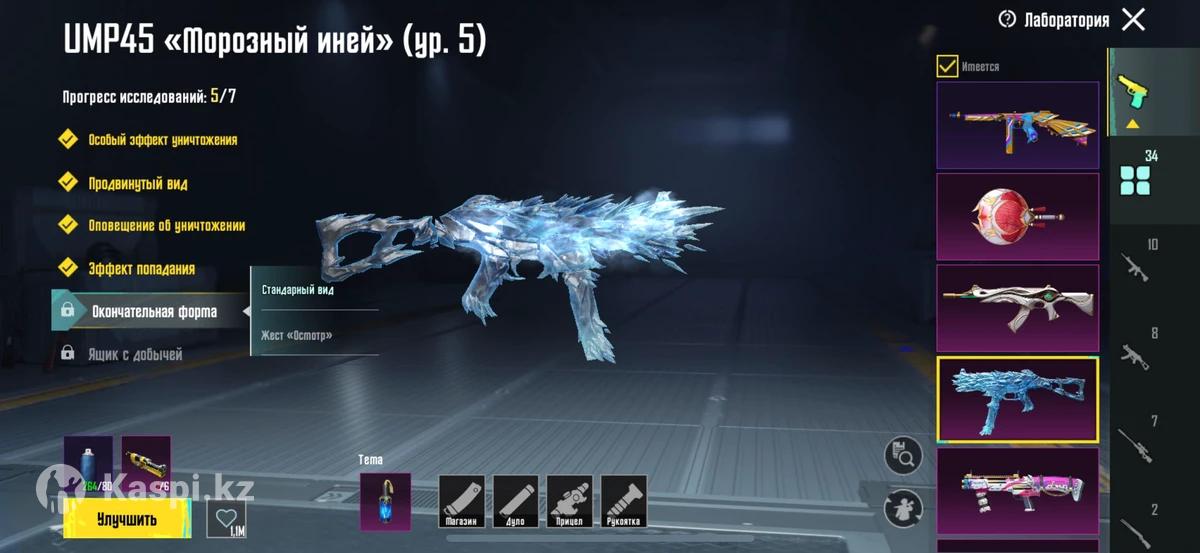Open the 'Дуло' muzzle attachment slot
This screenshot has width=1200, height=553.
click(x=516, y=501)
